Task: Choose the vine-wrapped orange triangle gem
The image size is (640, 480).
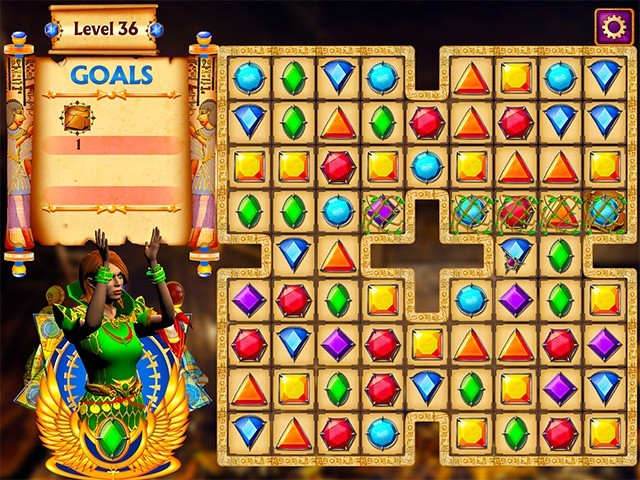Action: [x=560, y=211]
